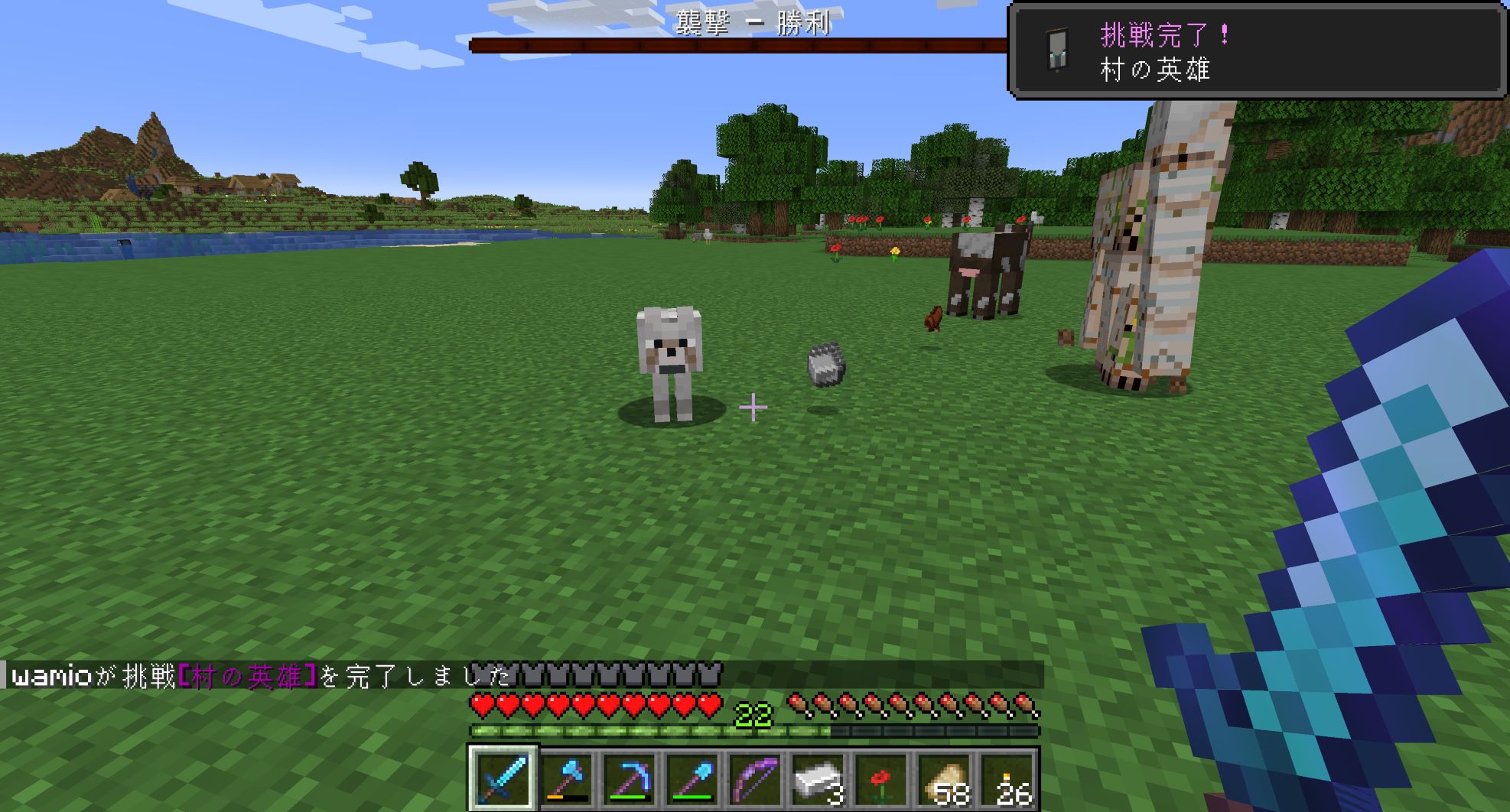
Task: Choose the bread stack of 58
Action: (945, 778)
